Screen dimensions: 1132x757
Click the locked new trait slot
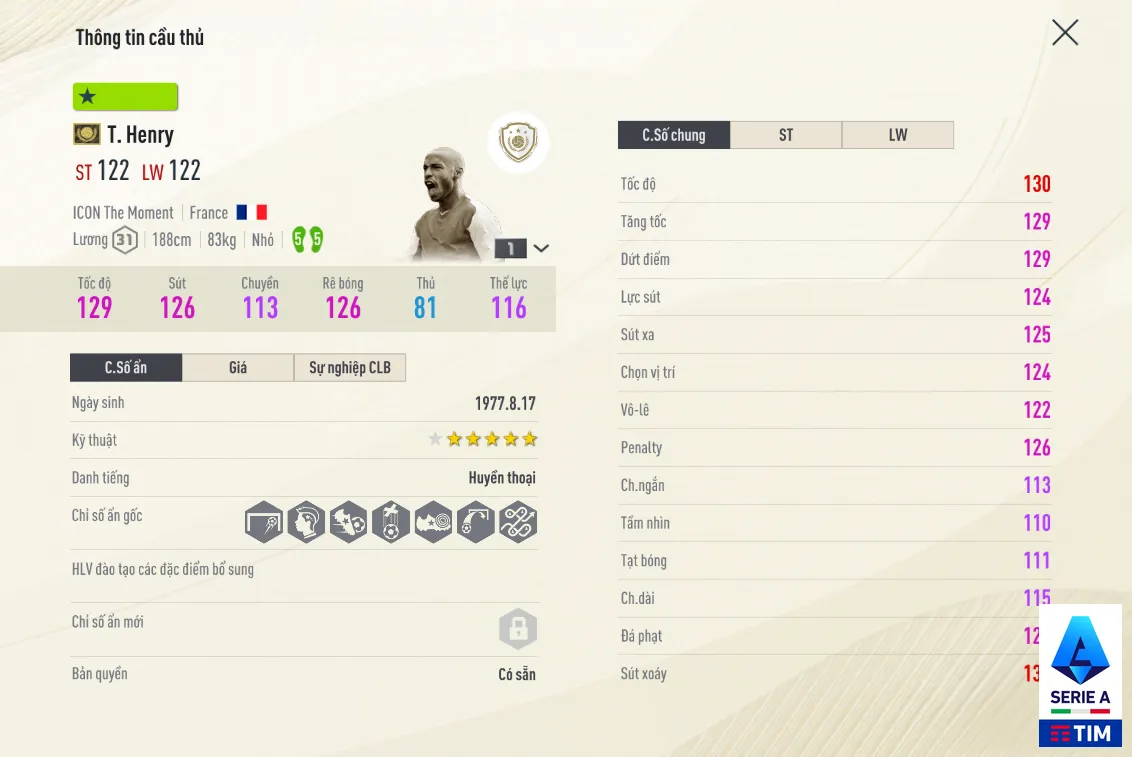(x=518, y=630)
